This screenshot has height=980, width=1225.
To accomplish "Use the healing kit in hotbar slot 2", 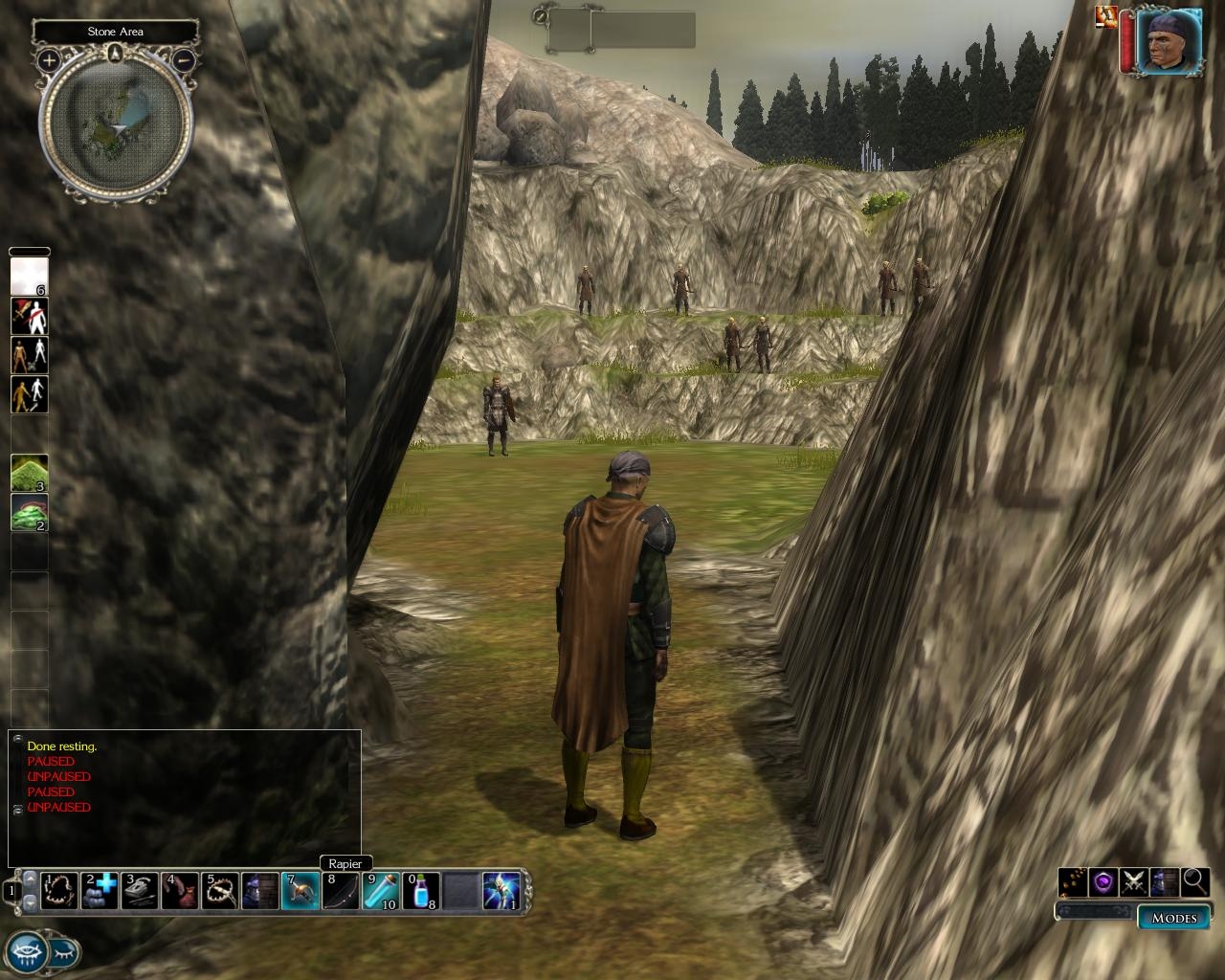I will (100, 891).
